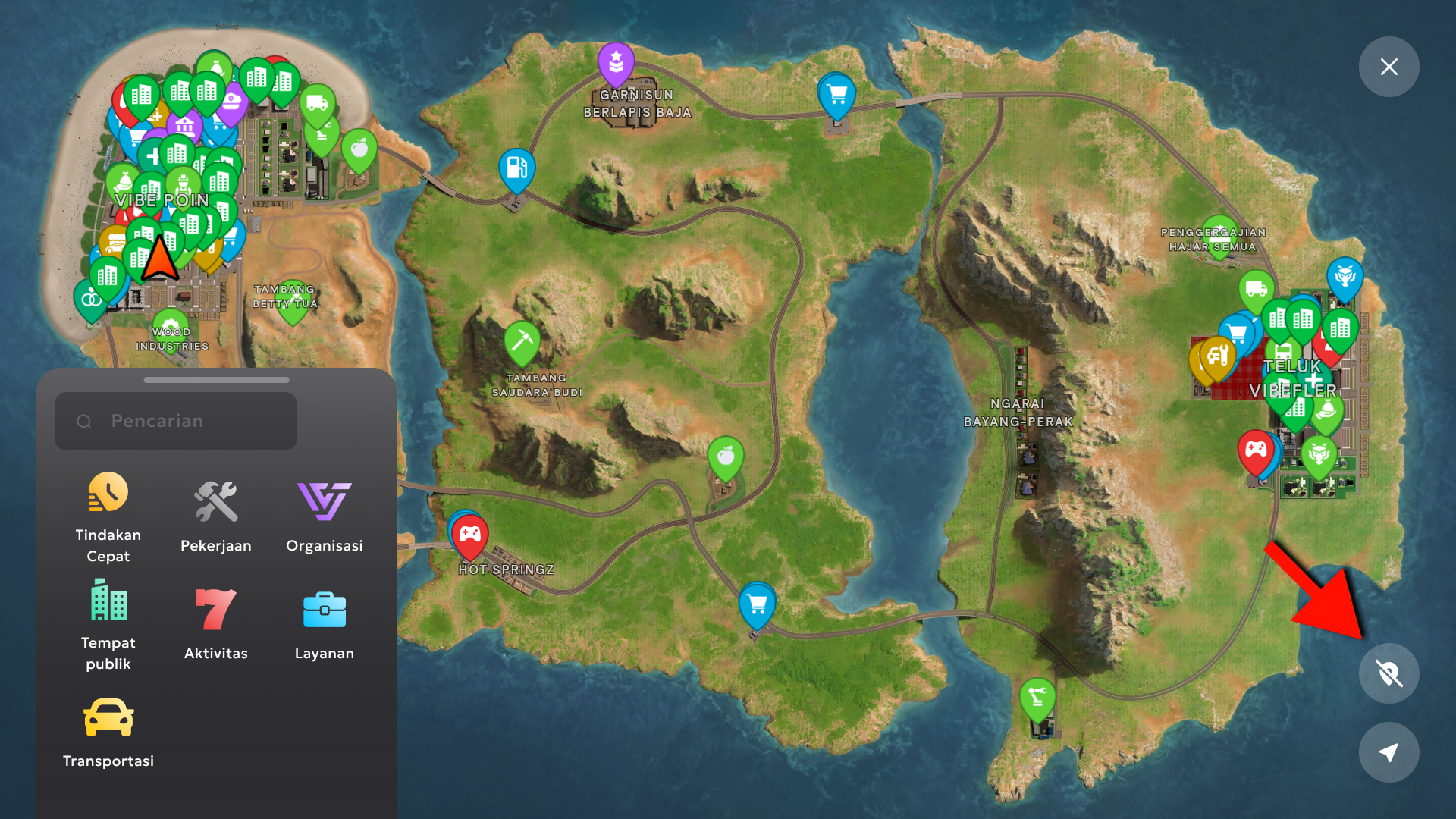The width and height of the screenshot is (1456, 819).
Task: Click the Pencarian search field
Action: pos(176,422)
